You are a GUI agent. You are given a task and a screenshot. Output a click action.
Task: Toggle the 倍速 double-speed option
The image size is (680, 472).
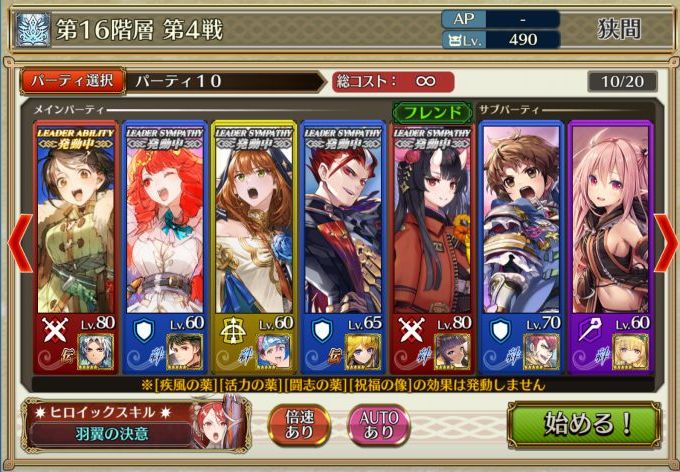[301, 424]
